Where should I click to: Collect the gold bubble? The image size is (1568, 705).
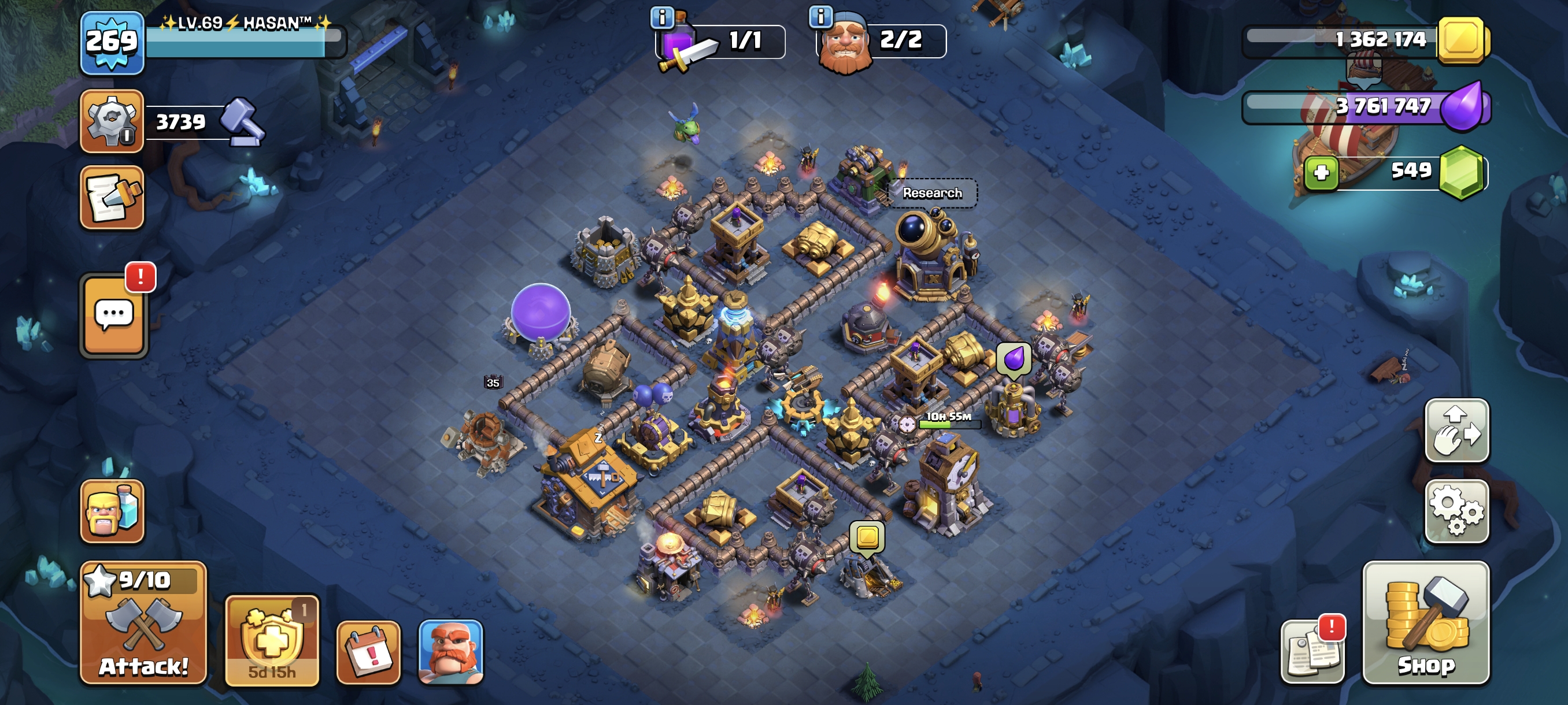[867, 537]
